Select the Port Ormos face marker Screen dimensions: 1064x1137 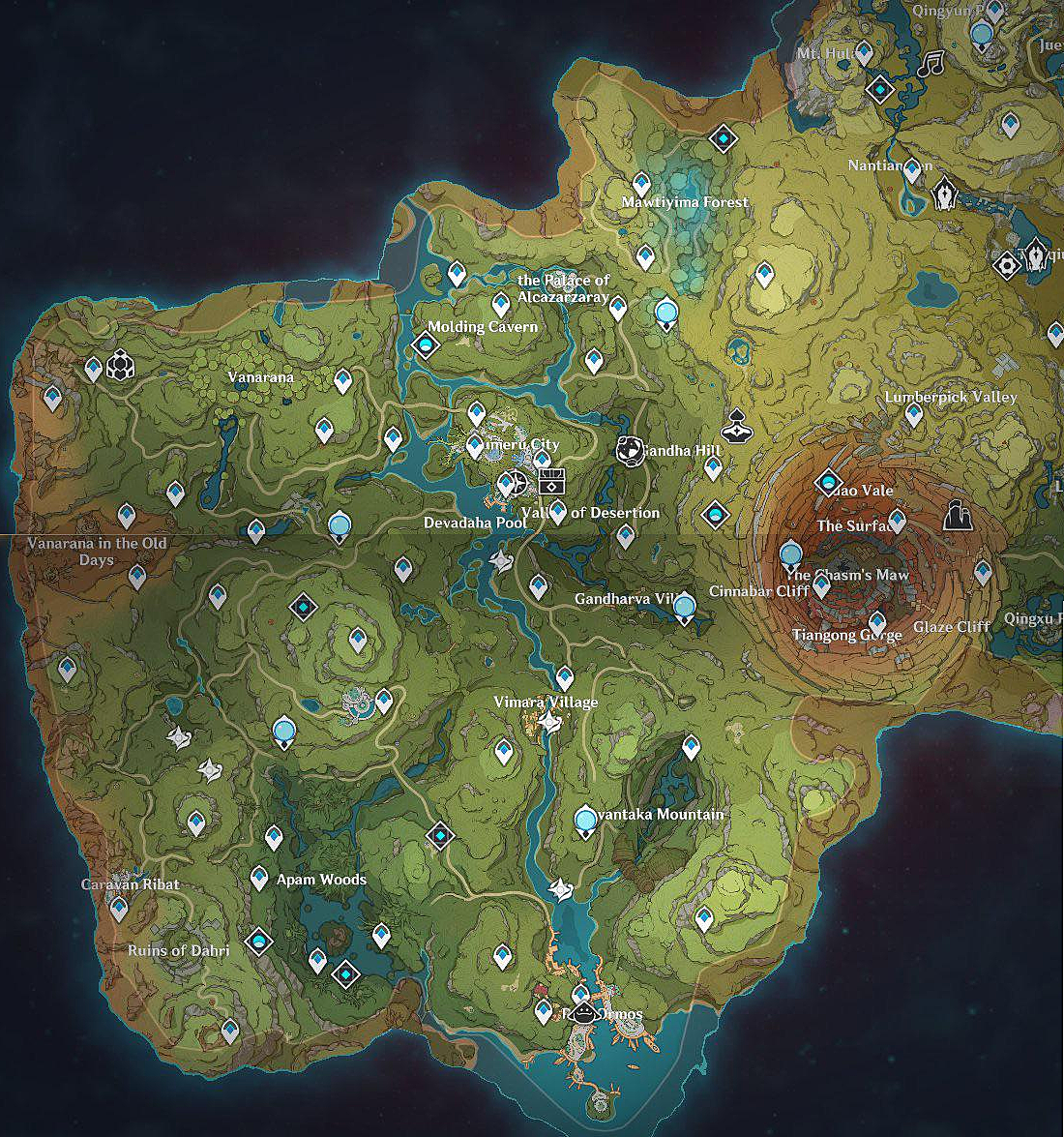584,1013
